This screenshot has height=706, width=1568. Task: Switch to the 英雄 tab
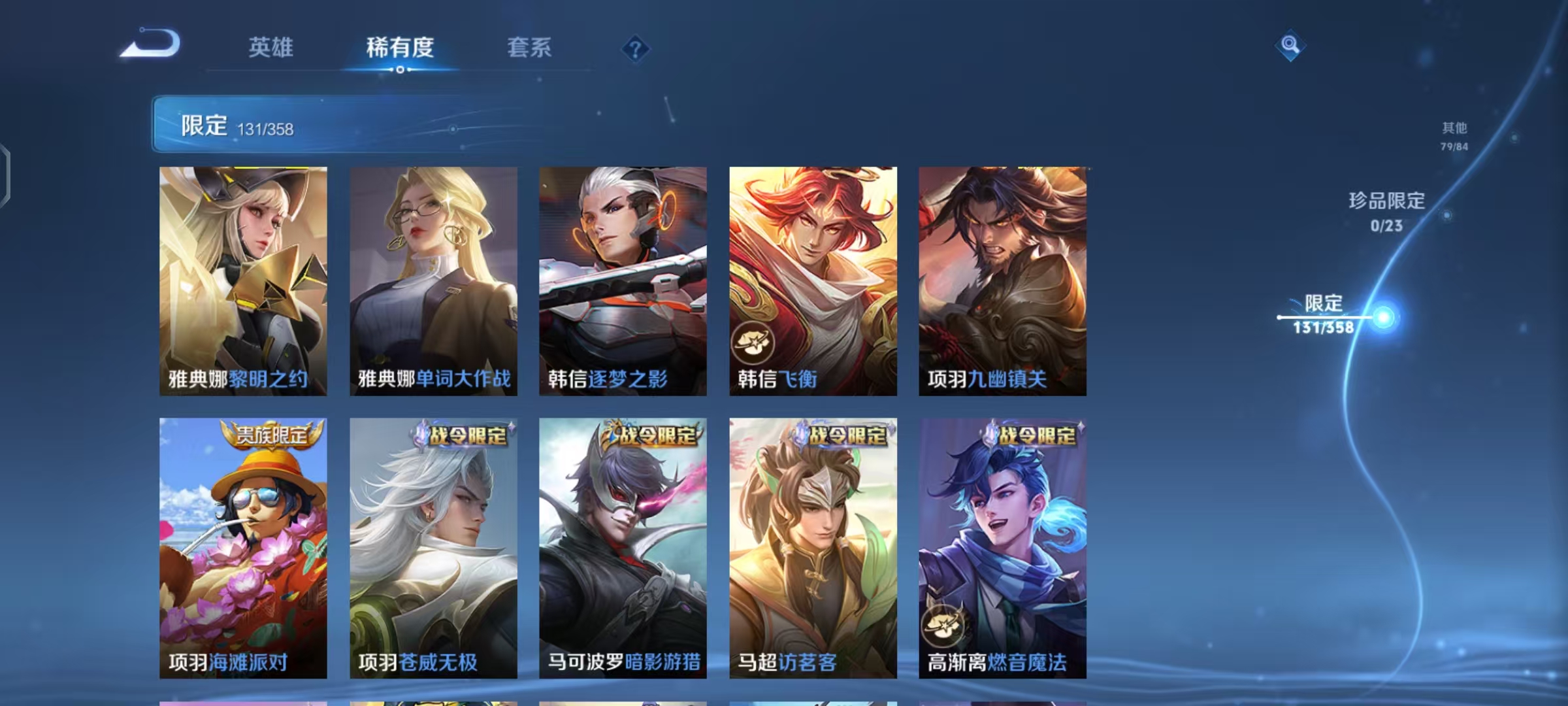point(270,48)
